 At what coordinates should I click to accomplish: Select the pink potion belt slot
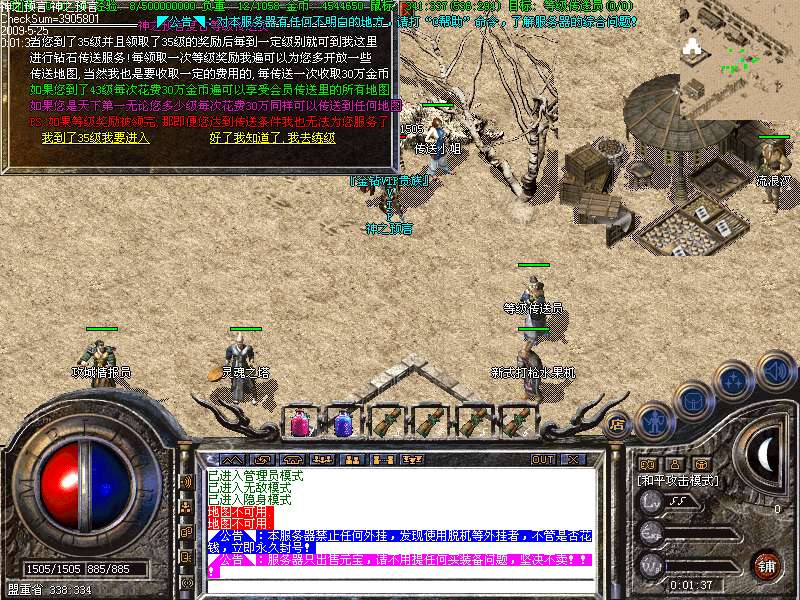click(x=299, y=424)
